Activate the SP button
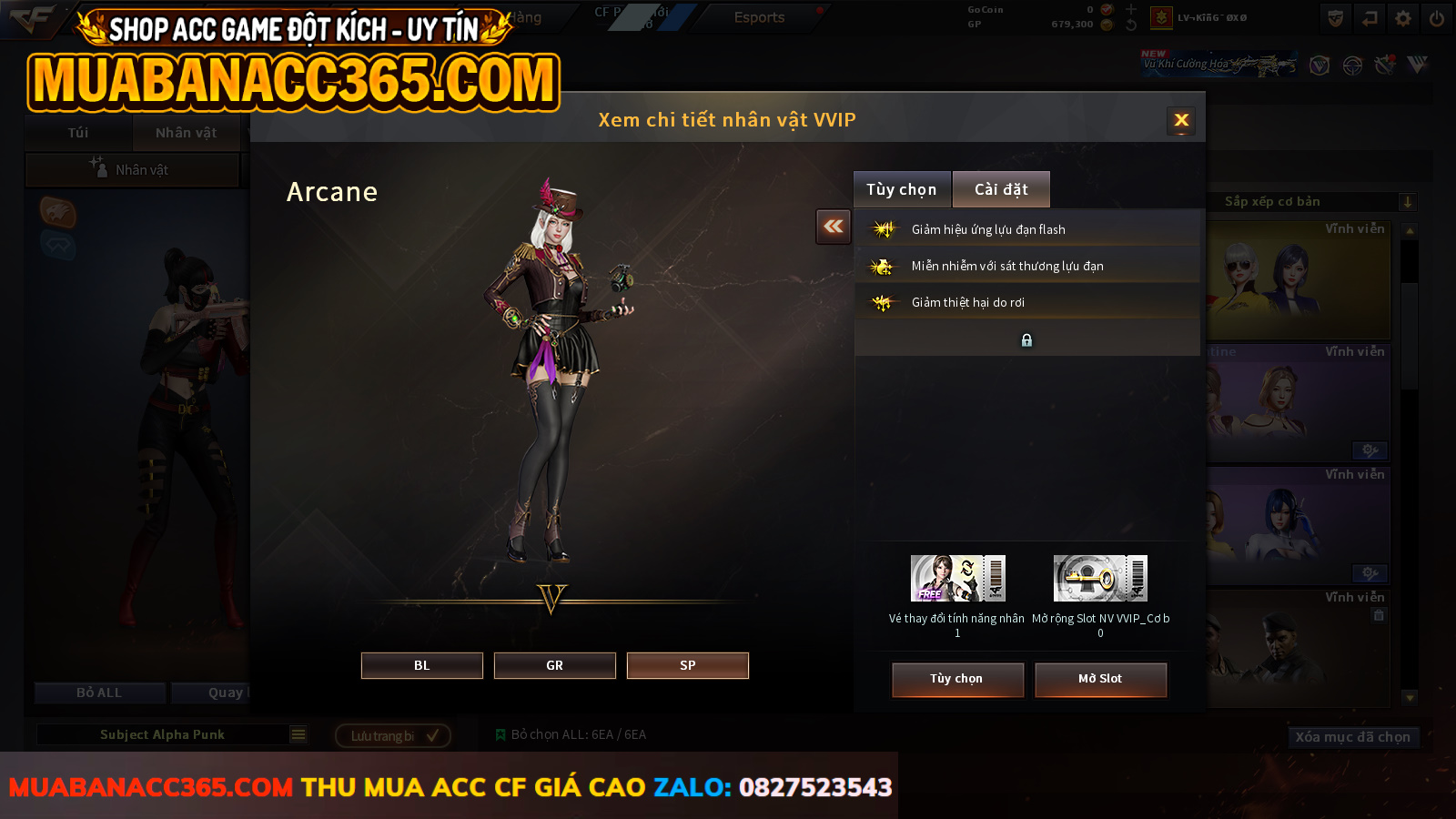Screen dimensions: 1456x819 687,665
